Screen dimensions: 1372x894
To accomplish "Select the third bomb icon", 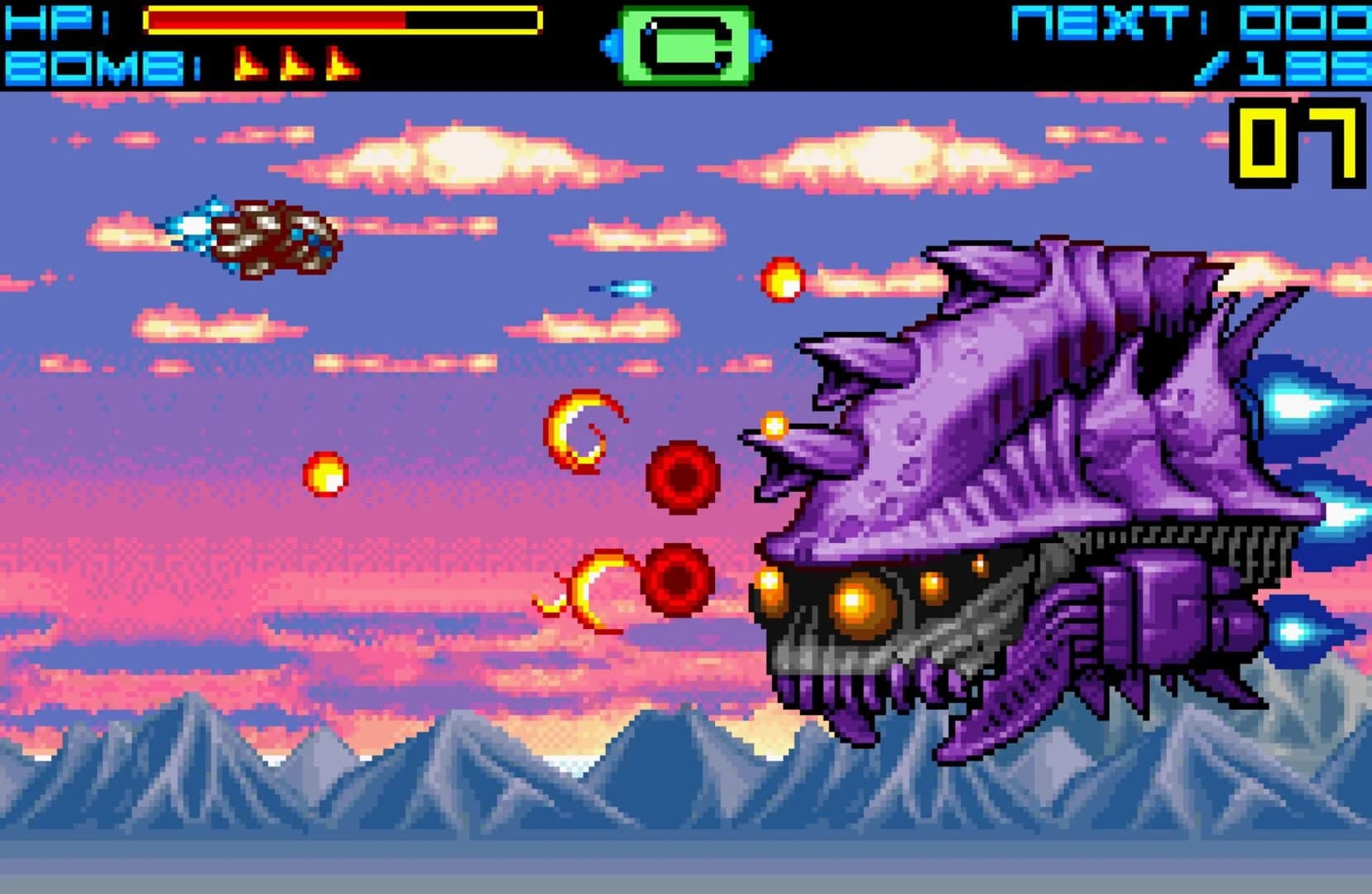I will pos(339,63).
